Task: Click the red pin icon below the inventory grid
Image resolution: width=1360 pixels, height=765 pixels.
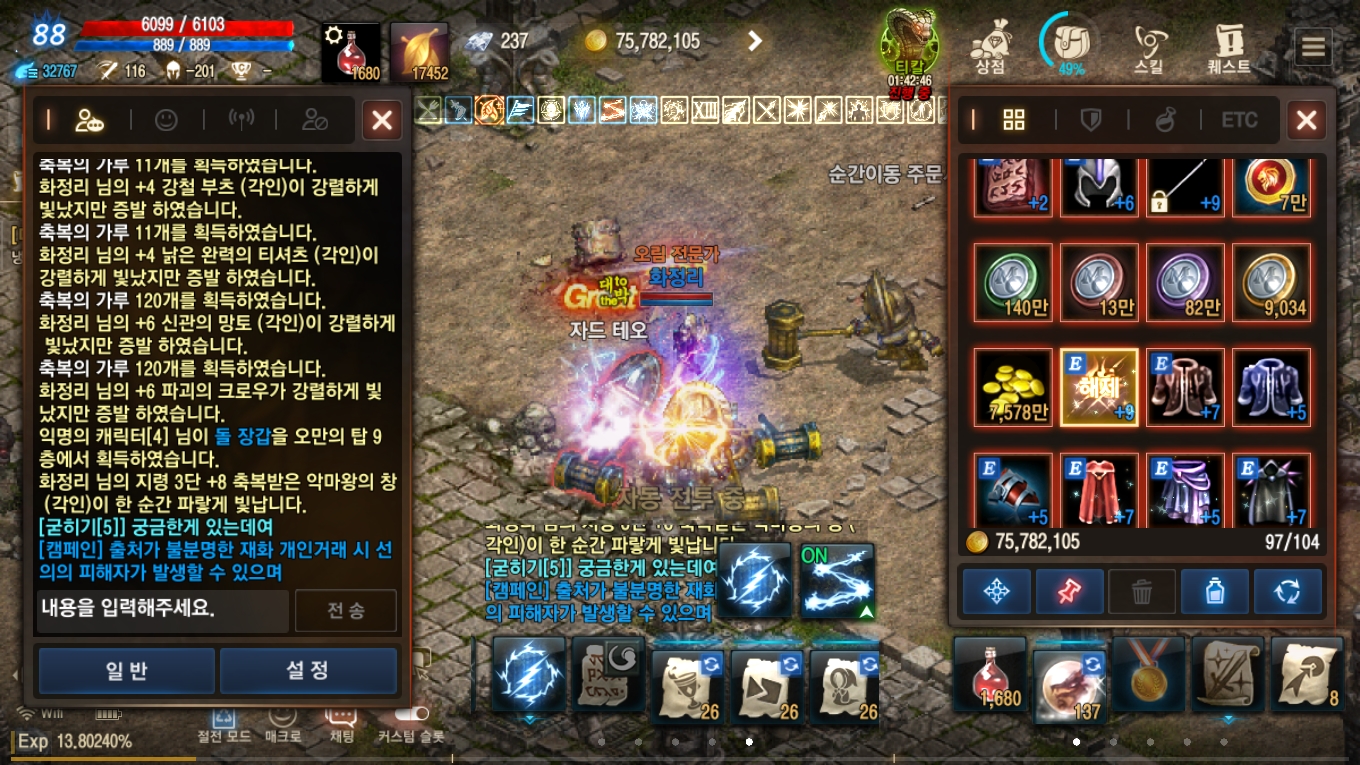Action: coord(1069,591)
